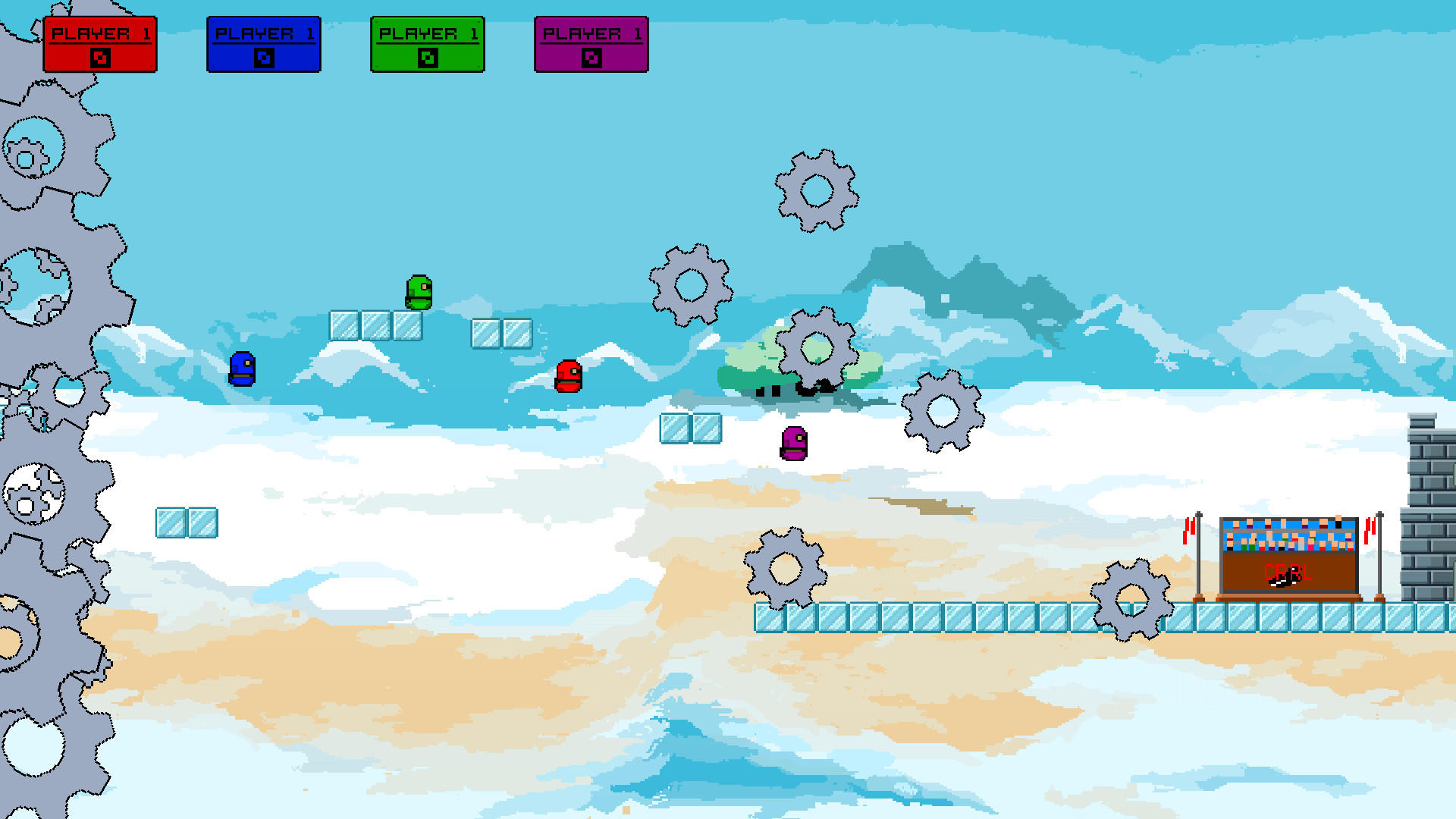Click the zero score on the red scoreboard
Image resolution: width=1456 pixels, height=819 pixels.
pos(101,56)
